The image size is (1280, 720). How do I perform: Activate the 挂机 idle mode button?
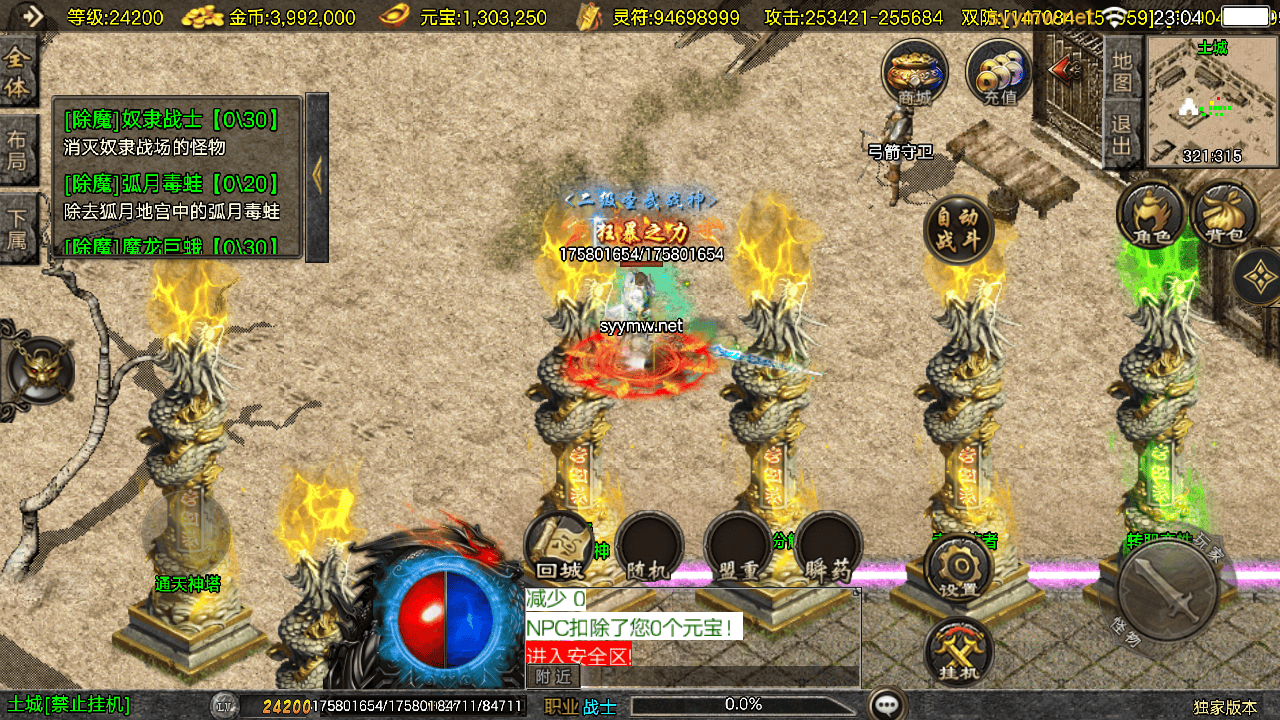(958, 653)
